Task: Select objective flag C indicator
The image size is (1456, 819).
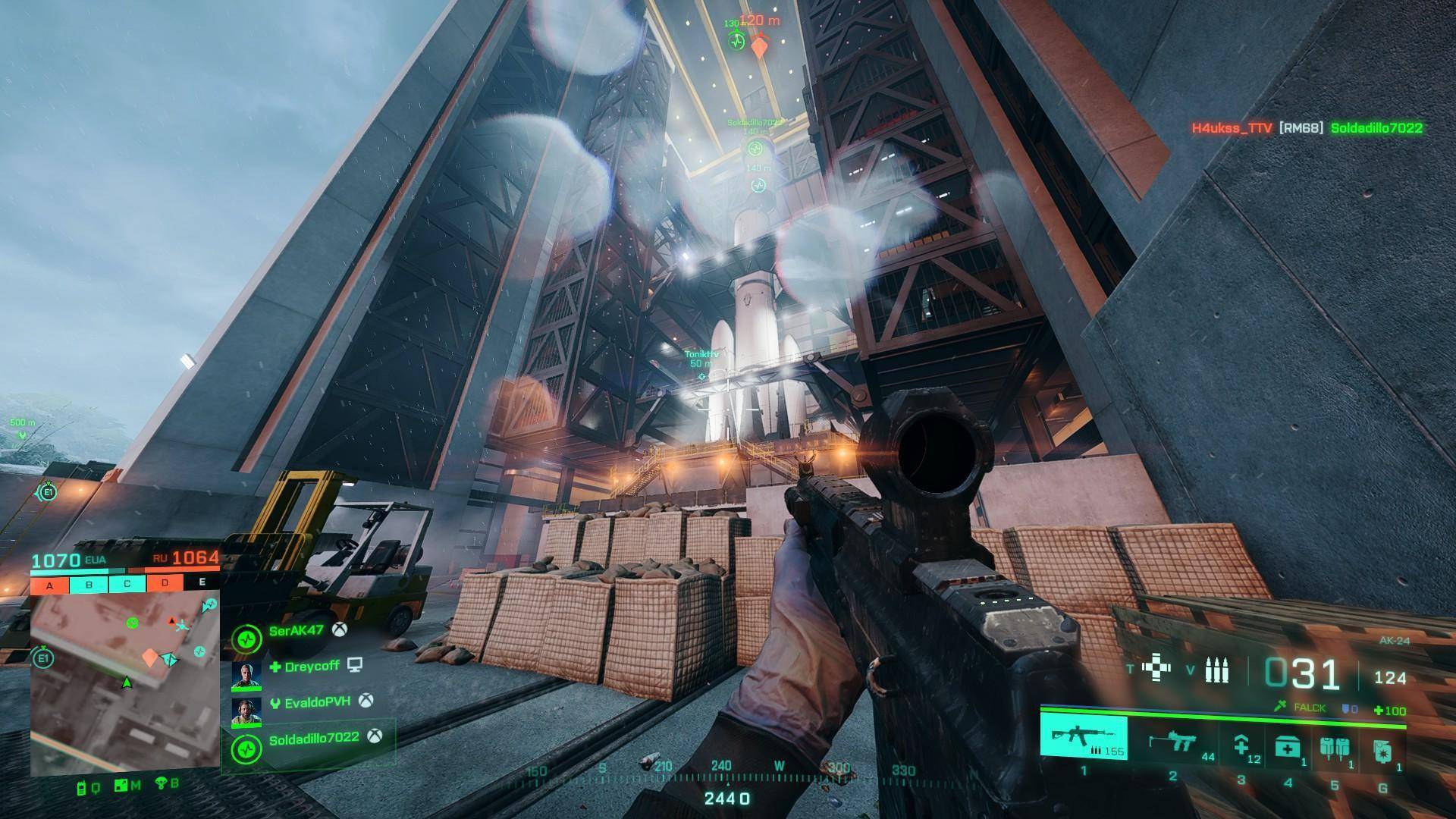Action: [127, 584]
